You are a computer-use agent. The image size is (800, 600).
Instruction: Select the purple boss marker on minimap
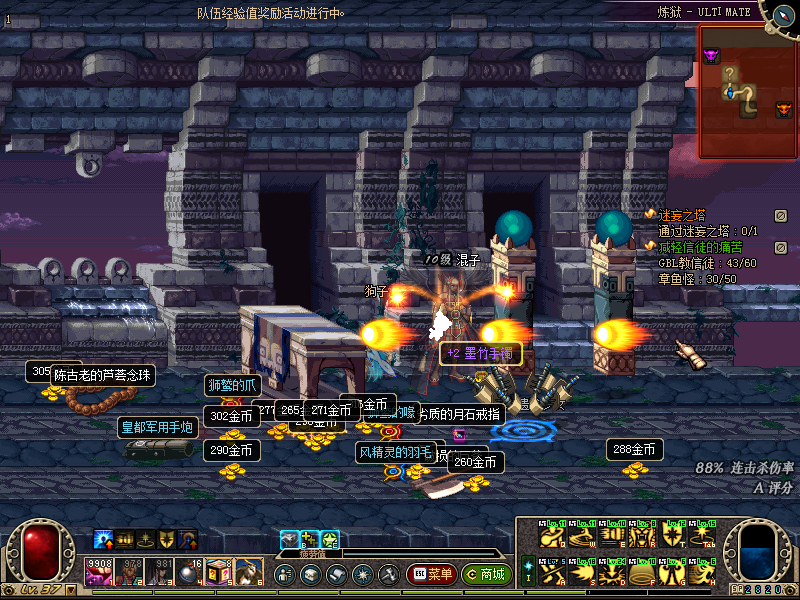pyautogui.click(x=712, y=56)
